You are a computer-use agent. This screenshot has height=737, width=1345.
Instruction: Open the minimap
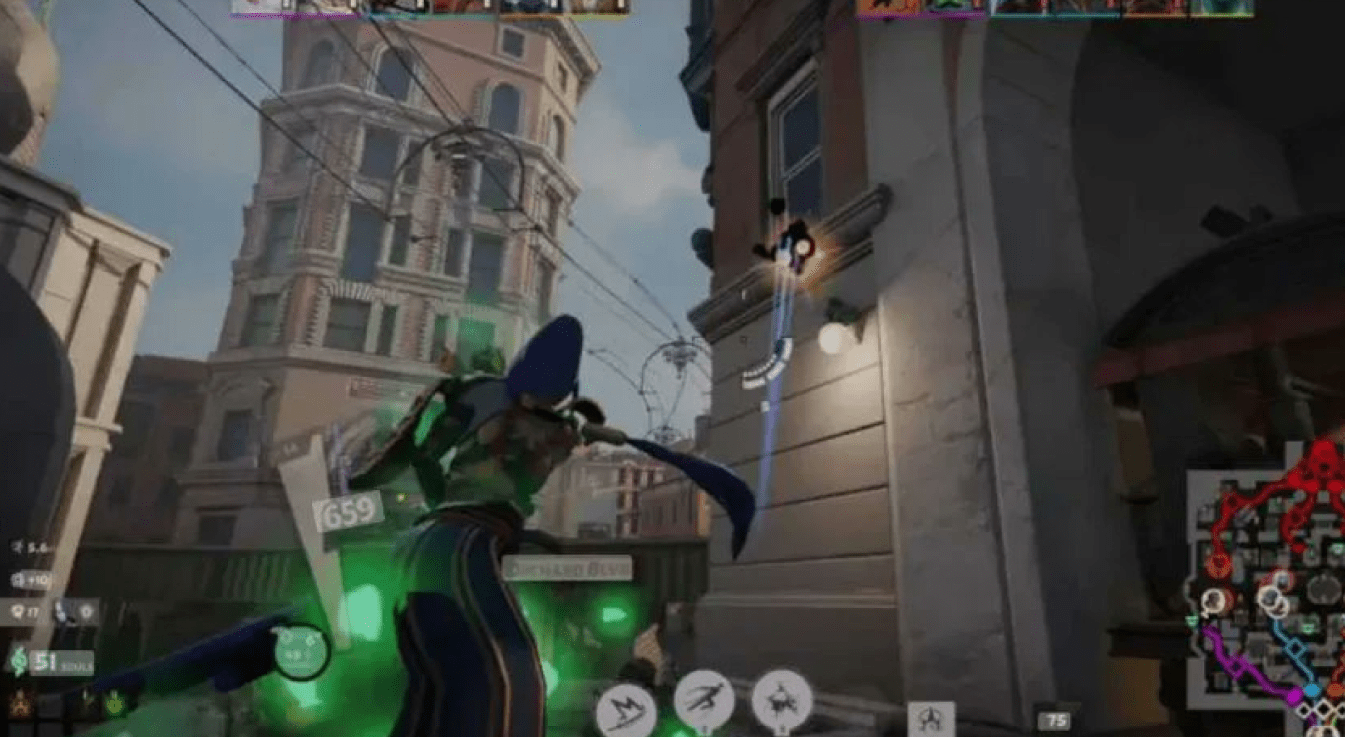1266,590
